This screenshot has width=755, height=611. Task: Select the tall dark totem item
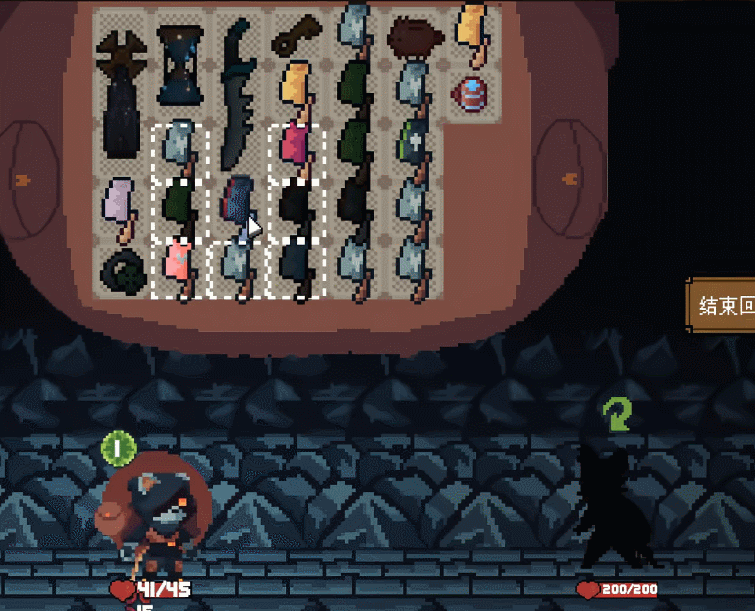pos(121,94)
